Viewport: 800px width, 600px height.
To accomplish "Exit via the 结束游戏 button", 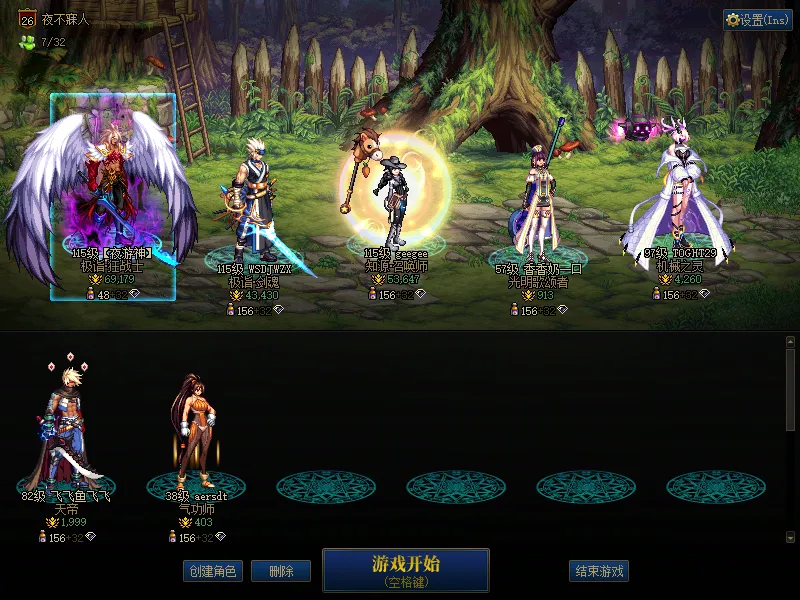I will [x=599, y=572].
